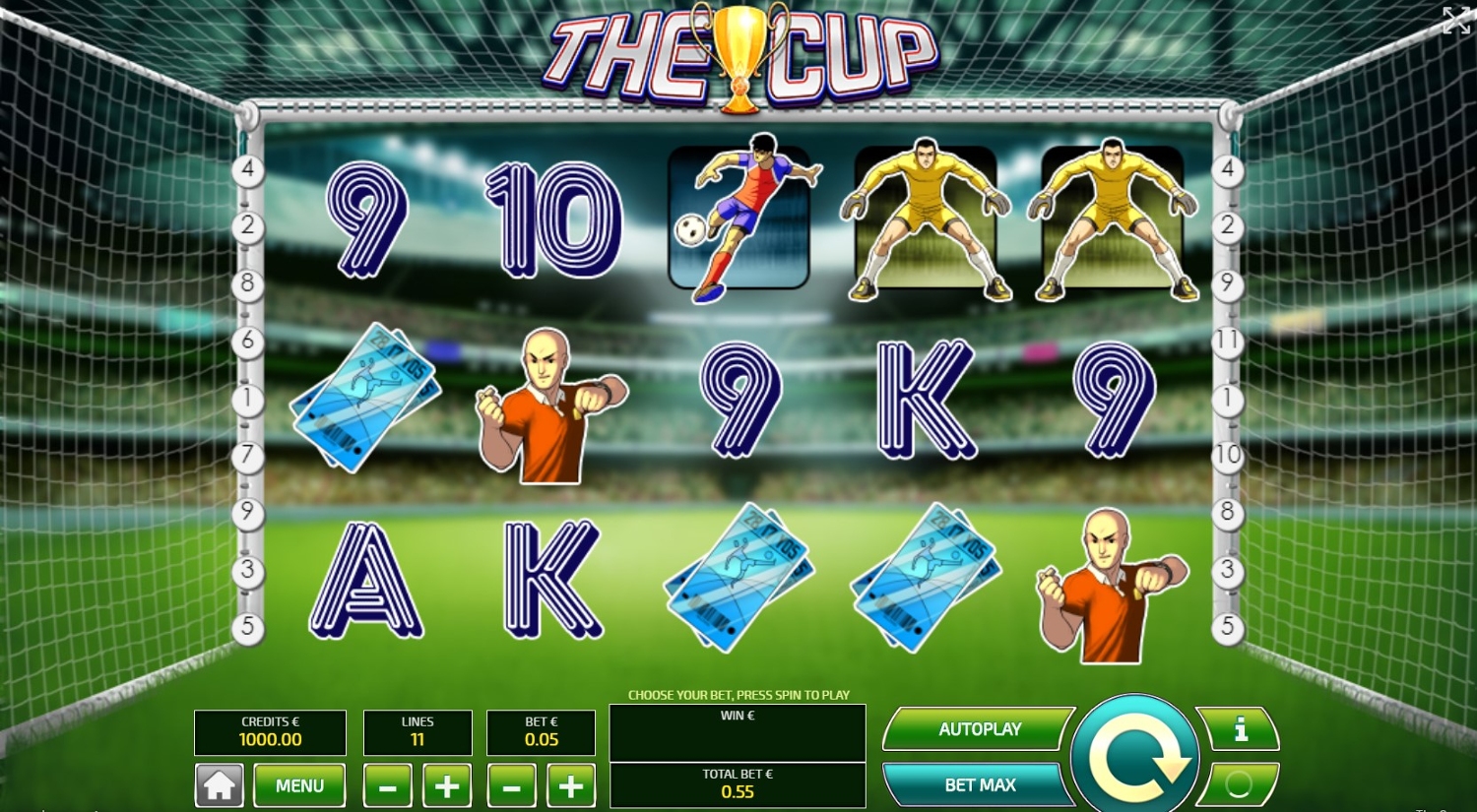
Task: Start Autoplay mode
Action: (x=978, y=729)
